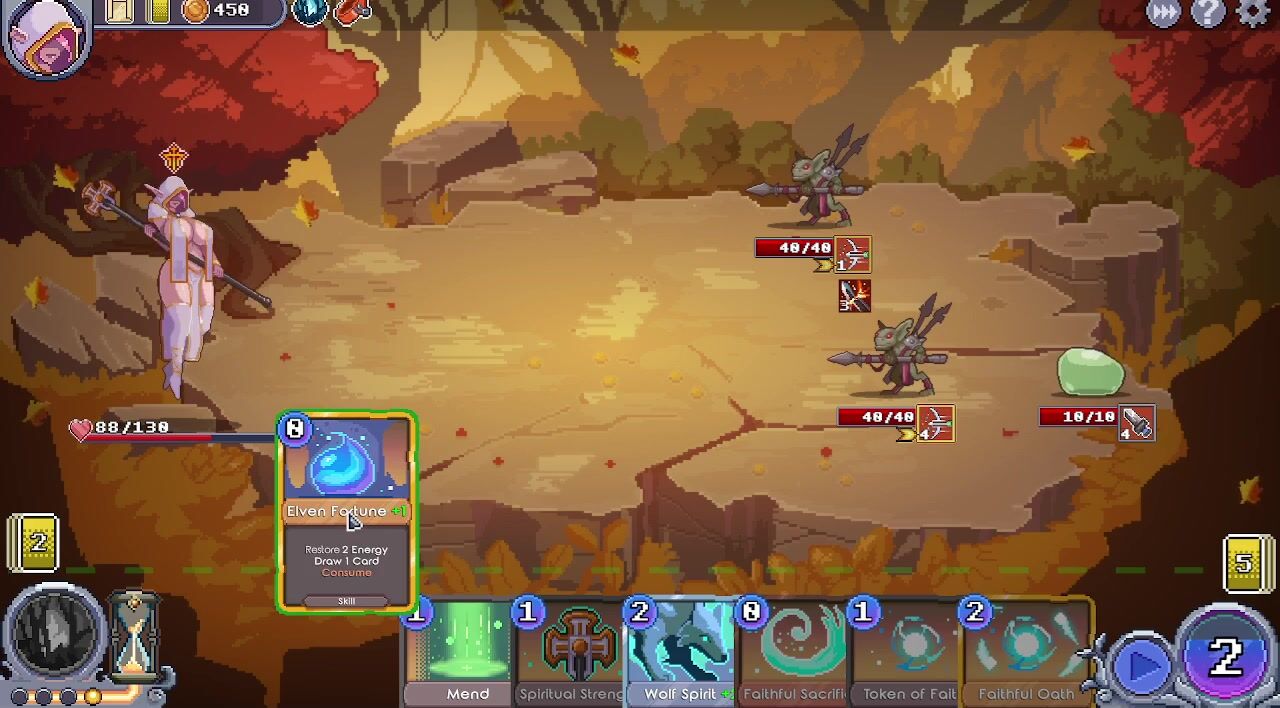This screenshot has width=1280, height=708.
Task: Toggle the fast-forward speed button
Action: [x=1163, y=13]
